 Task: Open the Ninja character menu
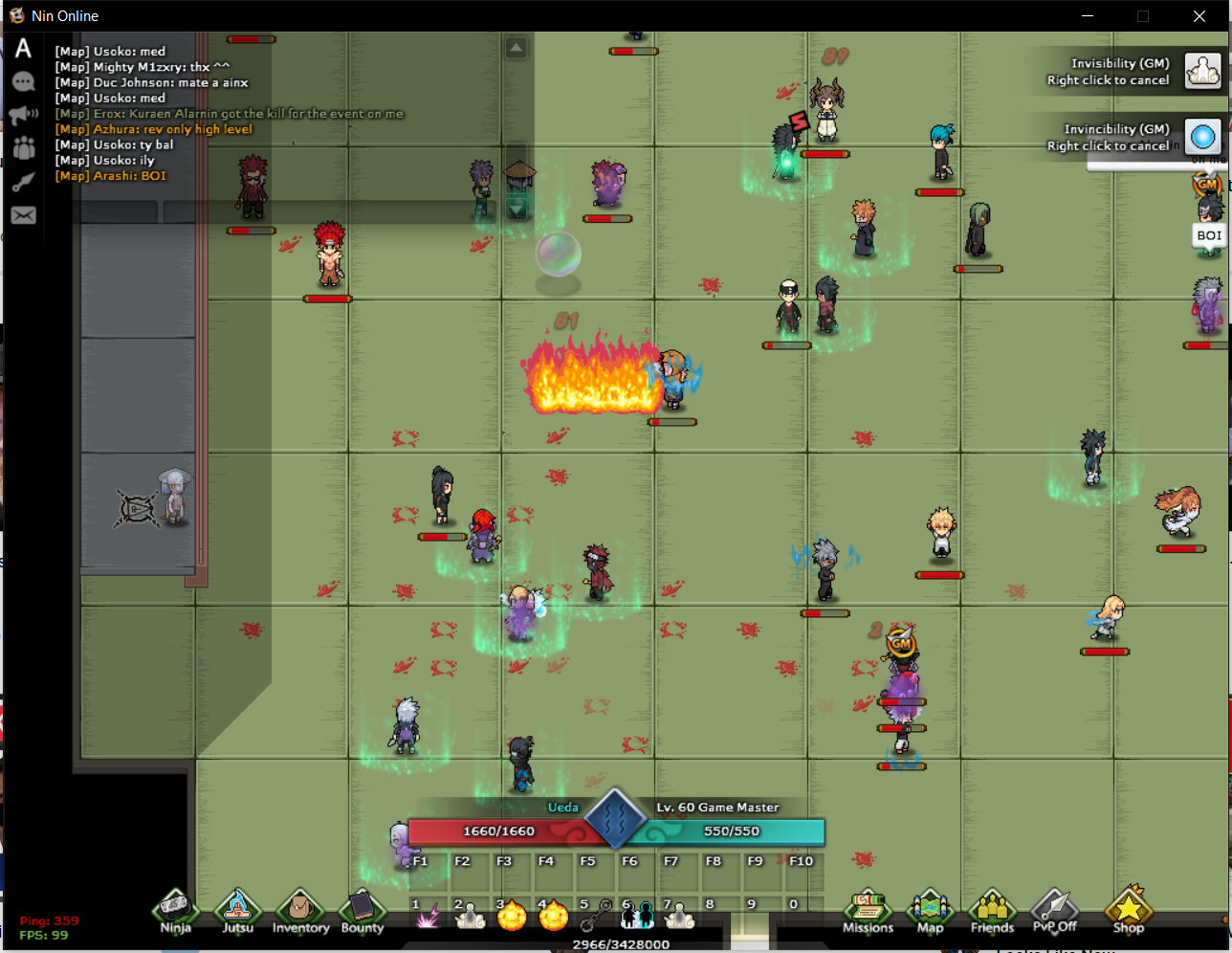click(x=175, y=910)
